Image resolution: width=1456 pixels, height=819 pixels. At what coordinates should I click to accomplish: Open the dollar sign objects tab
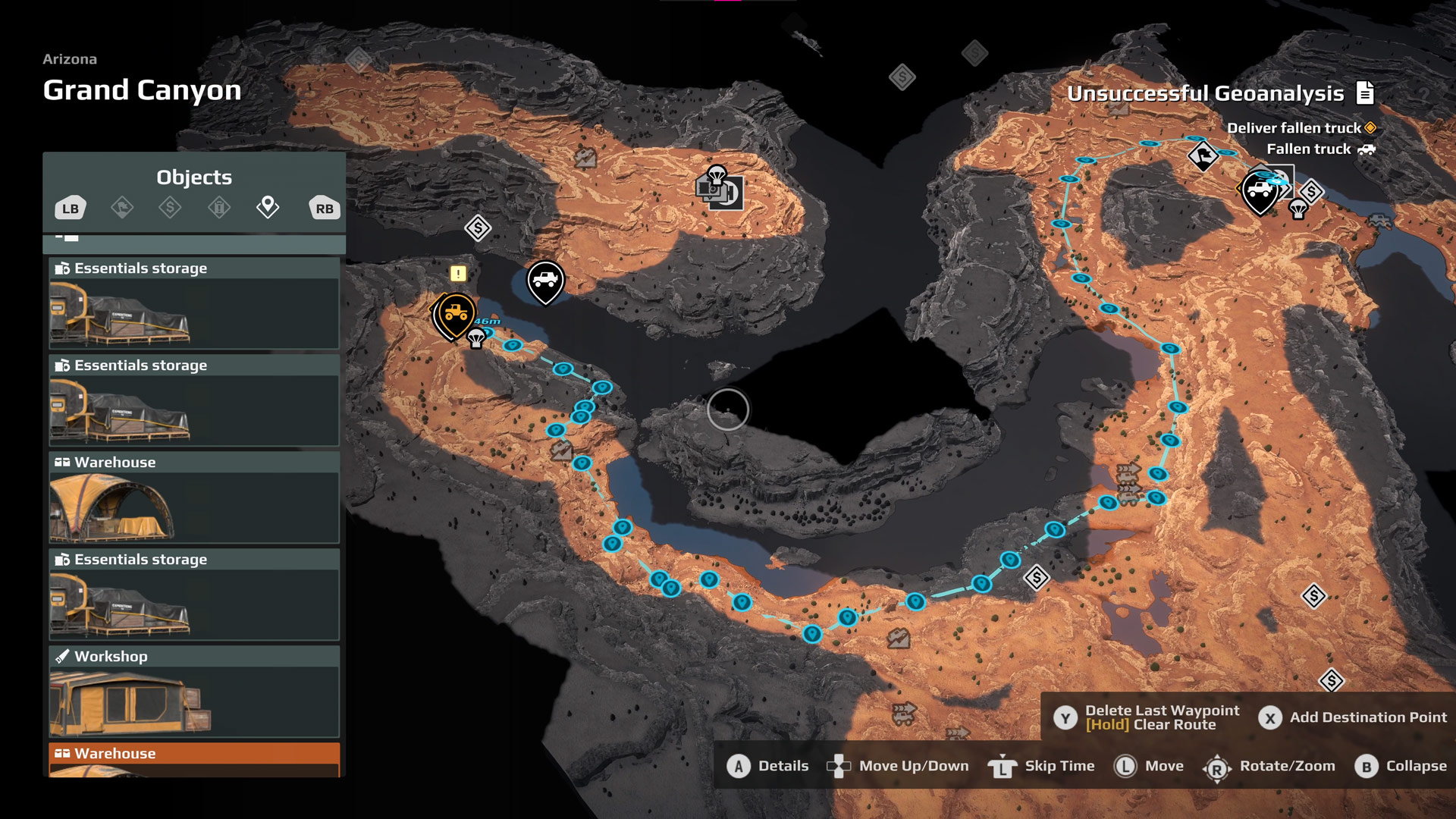click(x=170, y=207)
